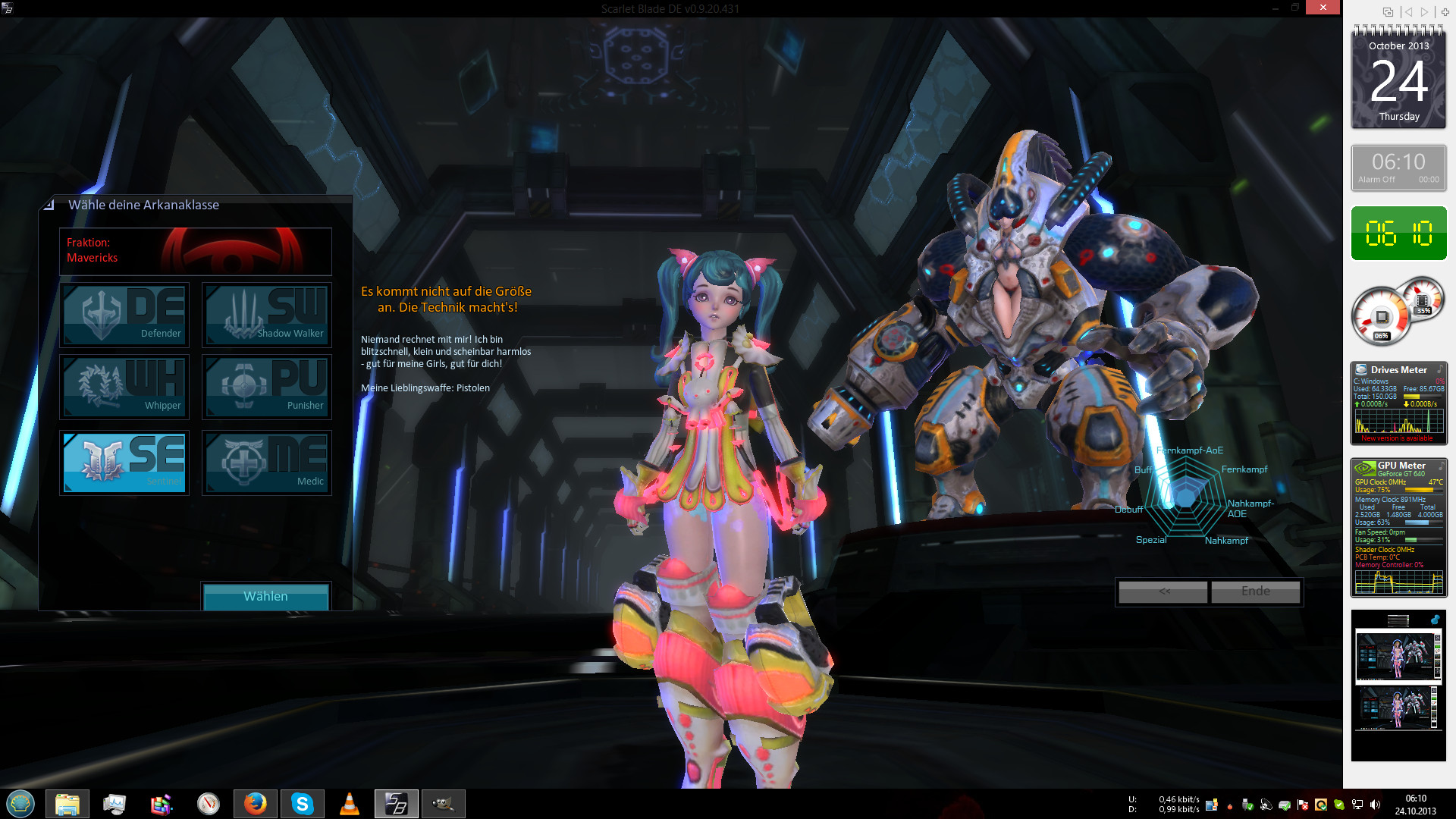The width and height of the screenshot is (1456, 819).
Task: Open Firefox from the taskbar
Action: [x=256, y=803]
